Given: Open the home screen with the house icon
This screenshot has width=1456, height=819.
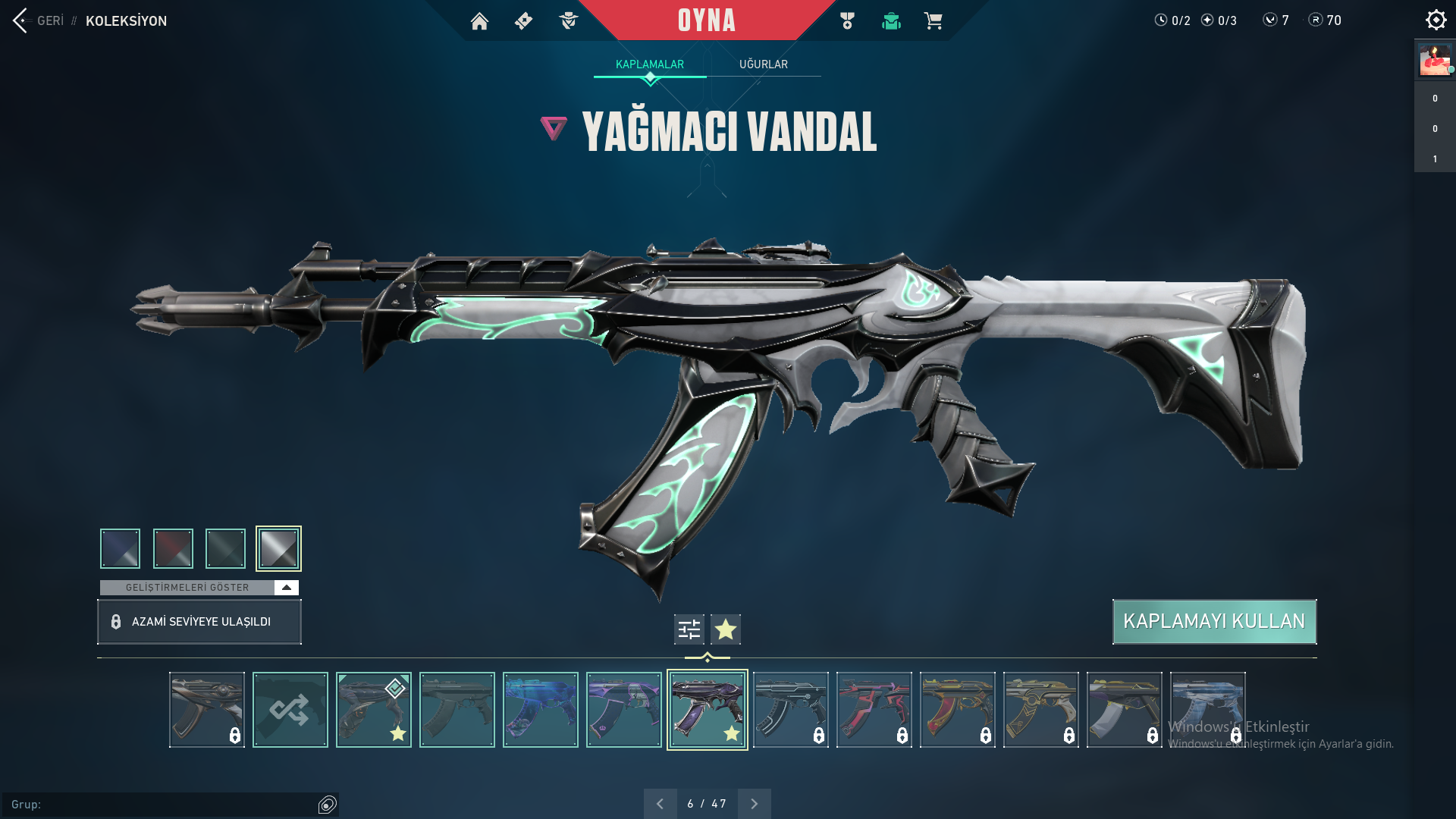Looking at the screenshot, I should (480, 20).
